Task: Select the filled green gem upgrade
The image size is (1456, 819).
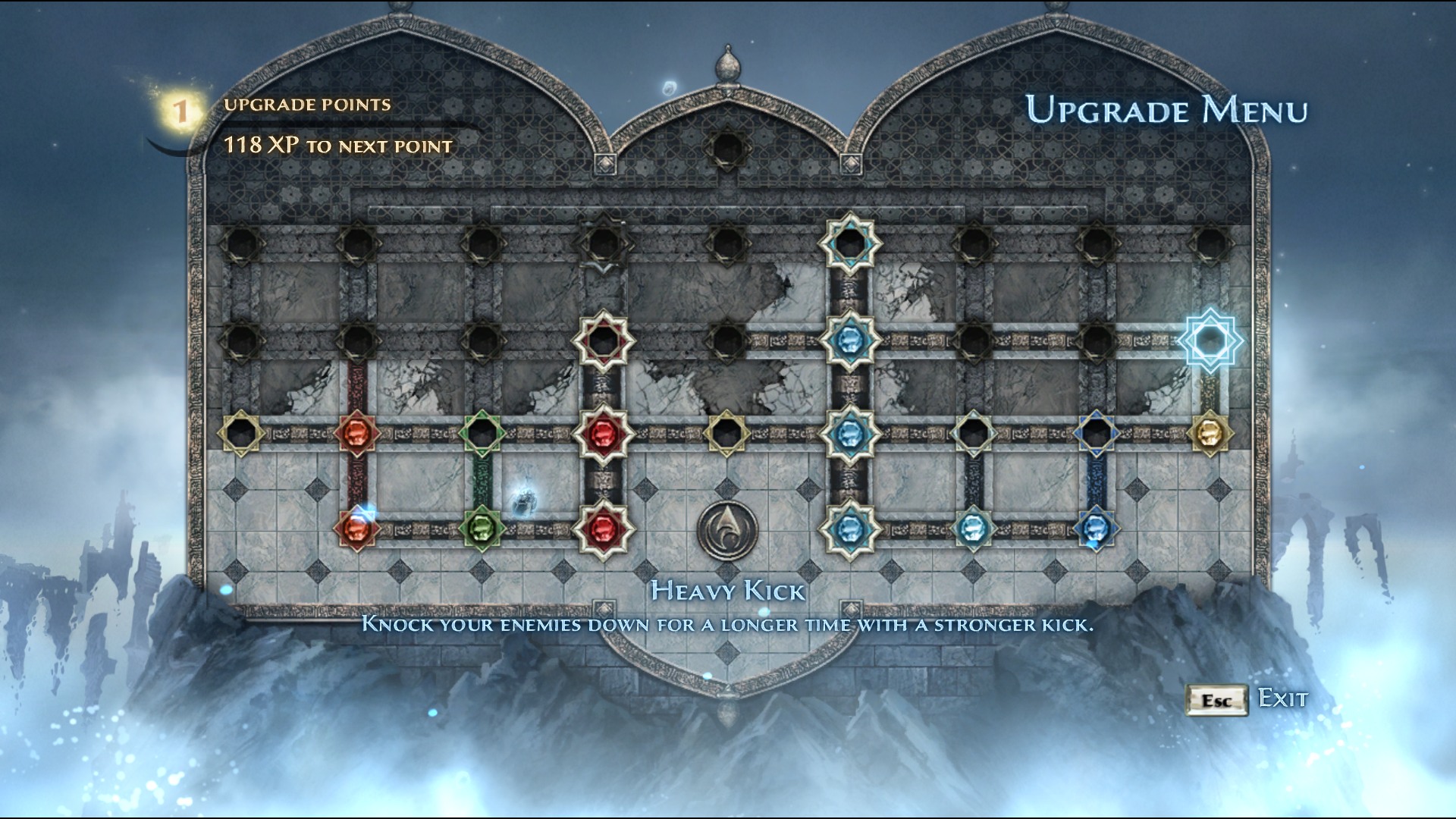Action: point(482,527)
